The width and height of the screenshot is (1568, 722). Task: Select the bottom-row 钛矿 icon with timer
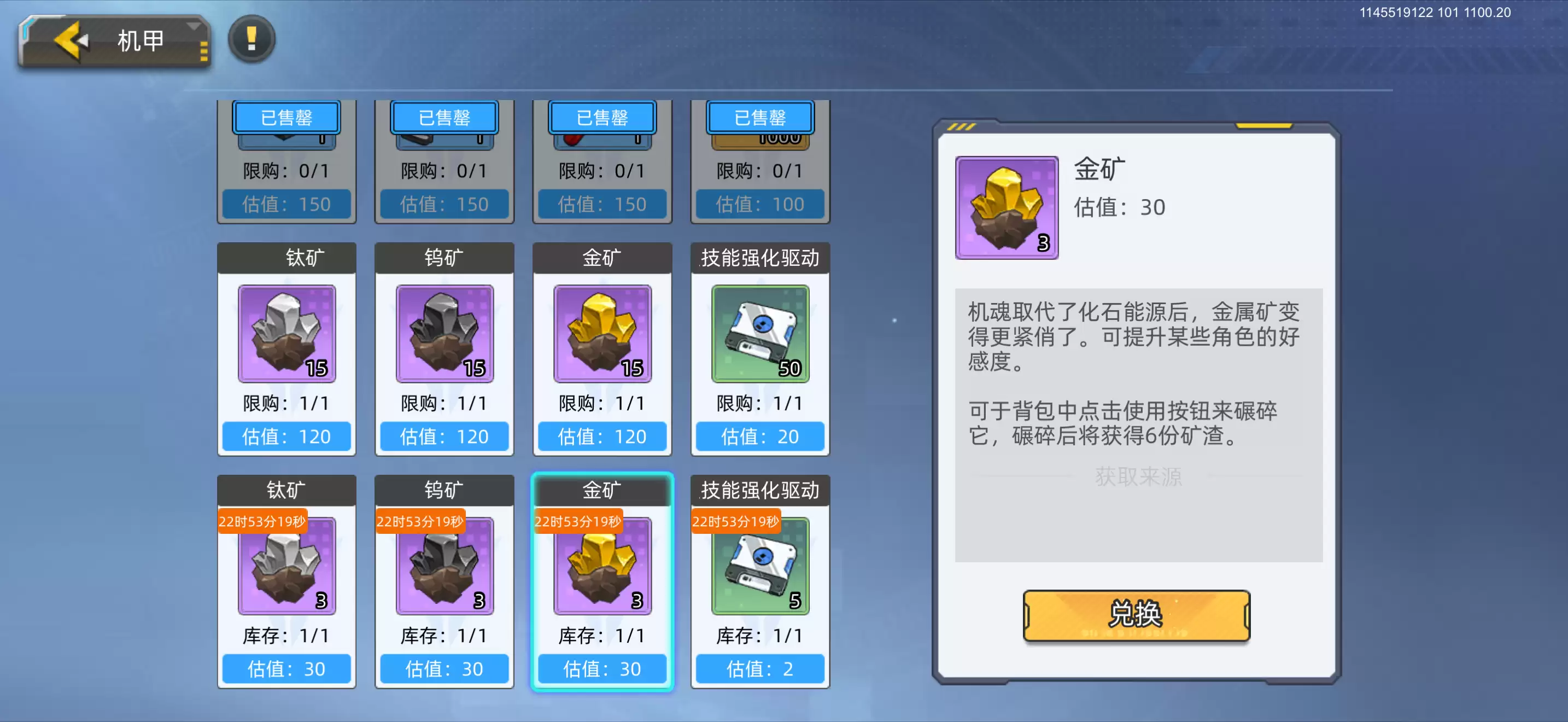[x=286, y=566]
